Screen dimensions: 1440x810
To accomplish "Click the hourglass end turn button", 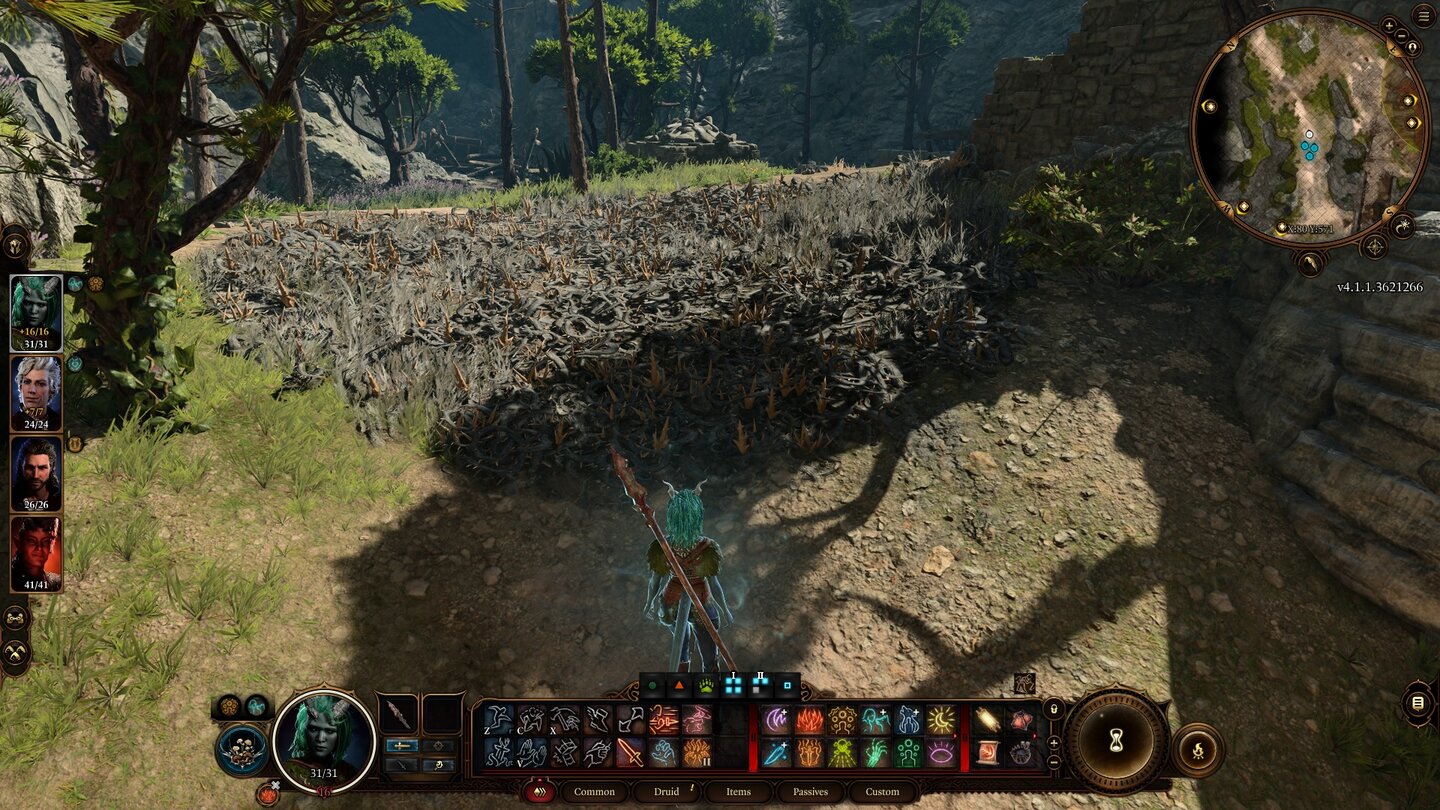I will pyautogui.click(x=1116, y=743).
